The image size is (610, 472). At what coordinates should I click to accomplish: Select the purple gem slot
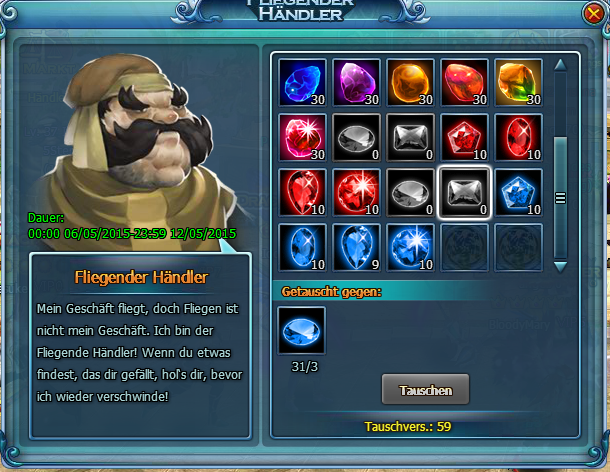[x=356, y=82]
